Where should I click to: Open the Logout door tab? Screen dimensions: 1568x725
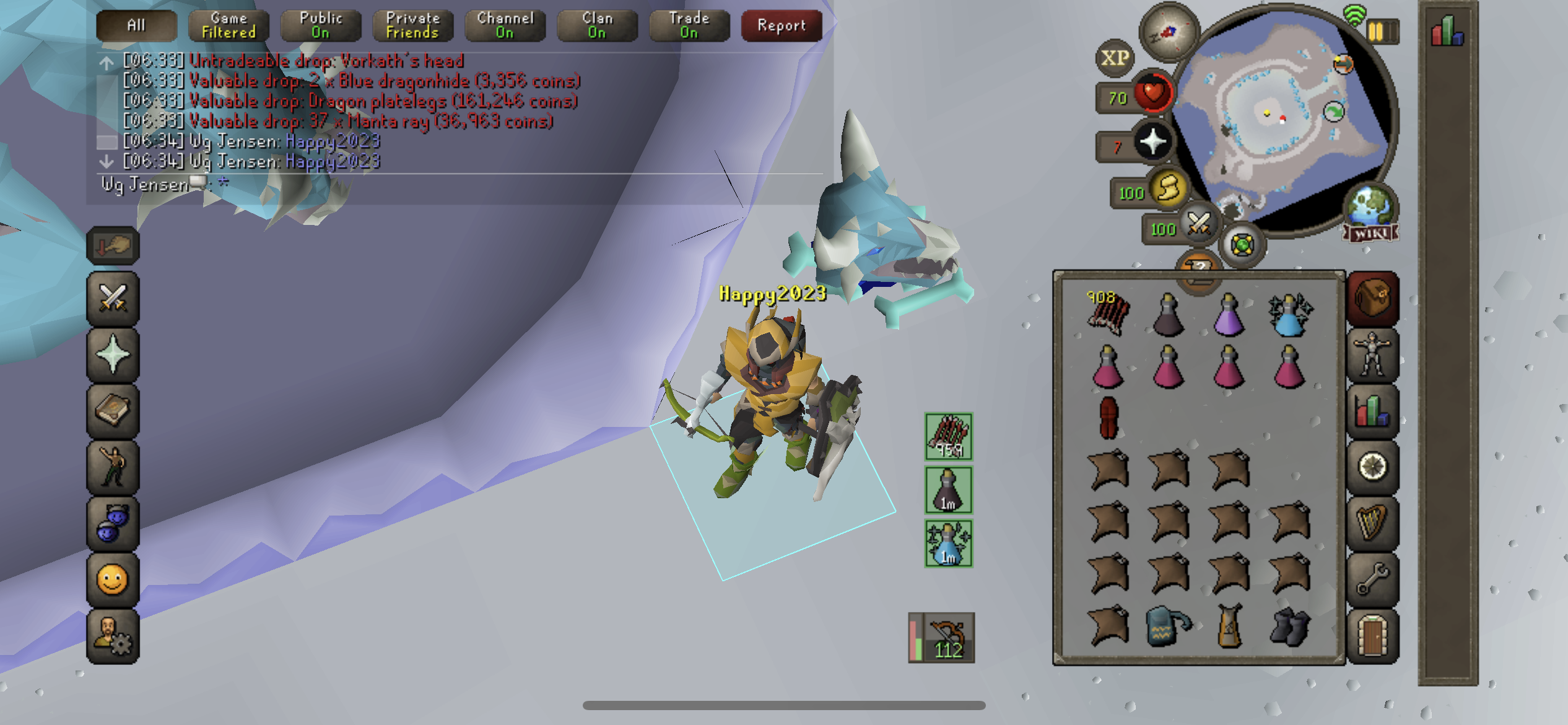1372,636
